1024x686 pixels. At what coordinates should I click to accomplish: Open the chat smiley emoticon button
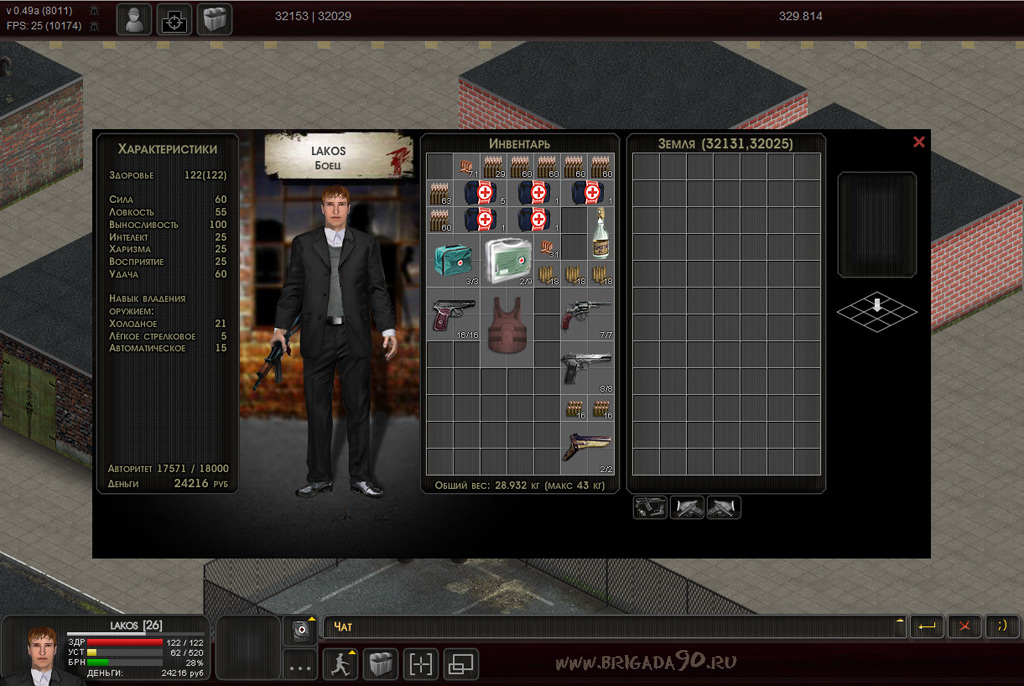coord(1002,627)
